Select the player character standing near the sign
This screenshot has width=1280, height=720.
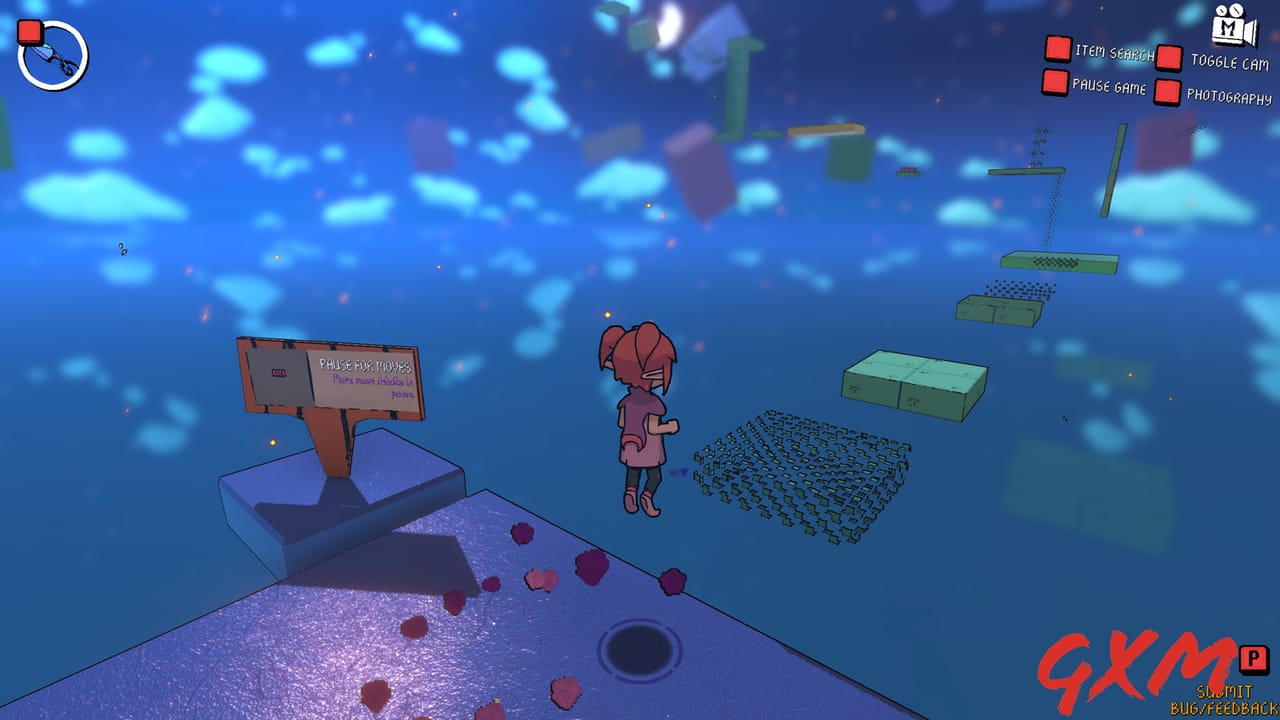coord(638,420)
